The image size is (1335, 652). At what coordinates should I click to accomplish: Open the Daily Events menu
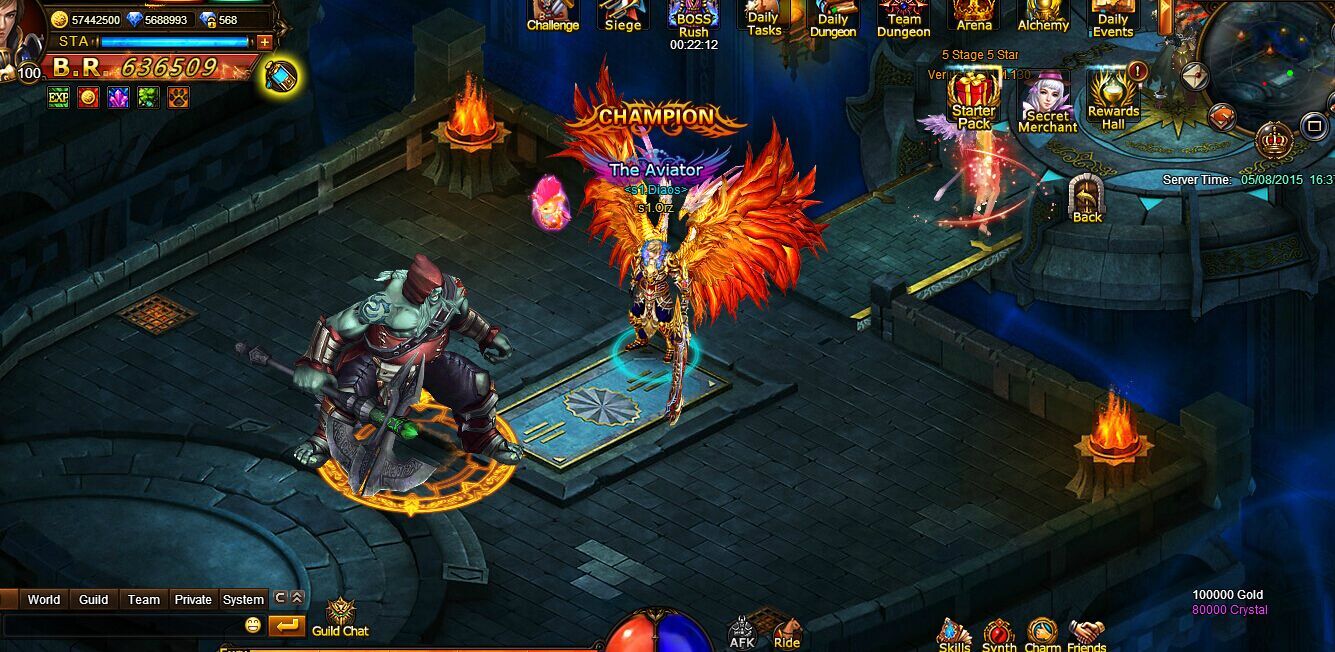1113,20
